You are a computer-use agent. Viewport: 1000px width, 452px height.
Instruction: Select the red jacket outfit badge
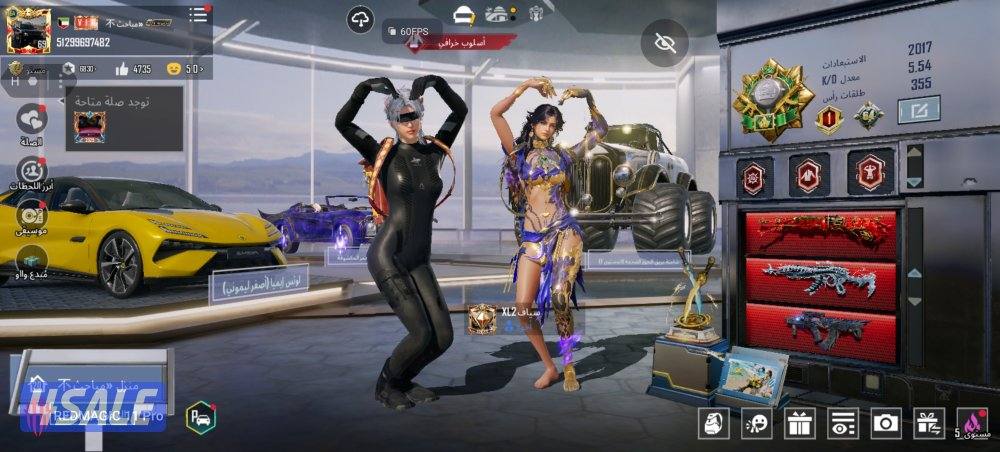coord(809,176)
